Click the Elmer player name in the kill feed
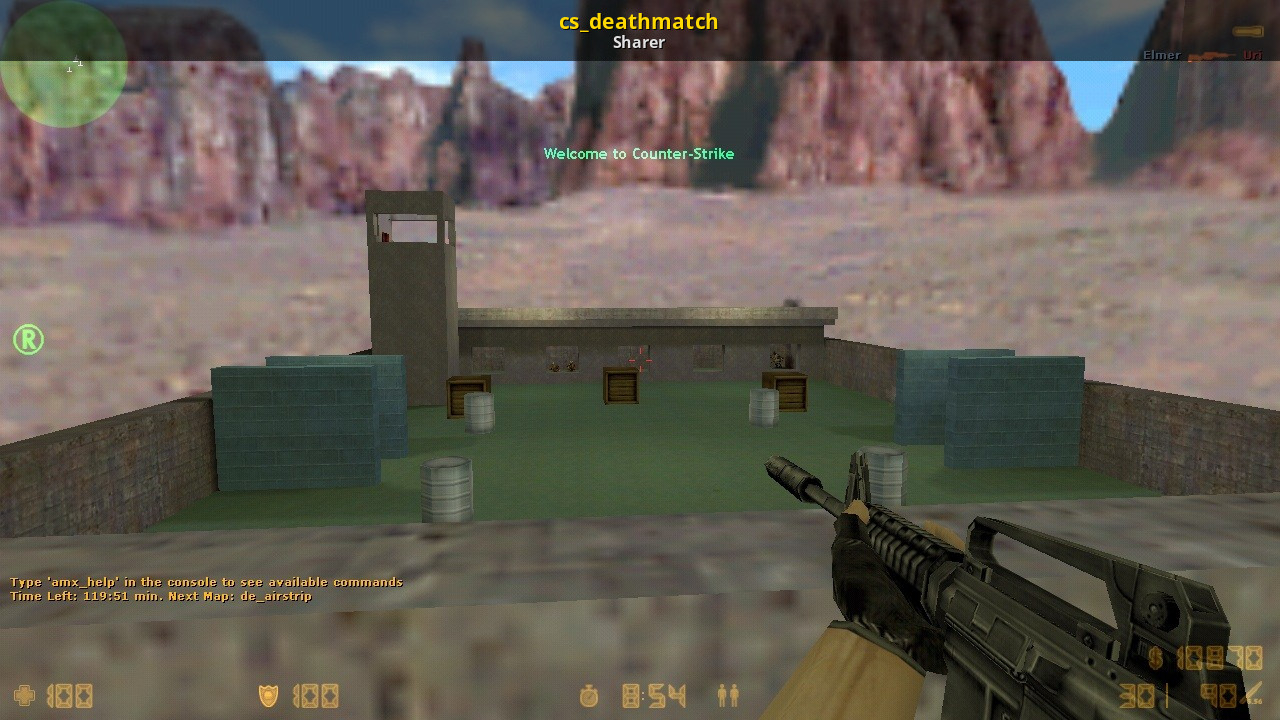The image size is (1280, 720). [x=1161, y=55]
